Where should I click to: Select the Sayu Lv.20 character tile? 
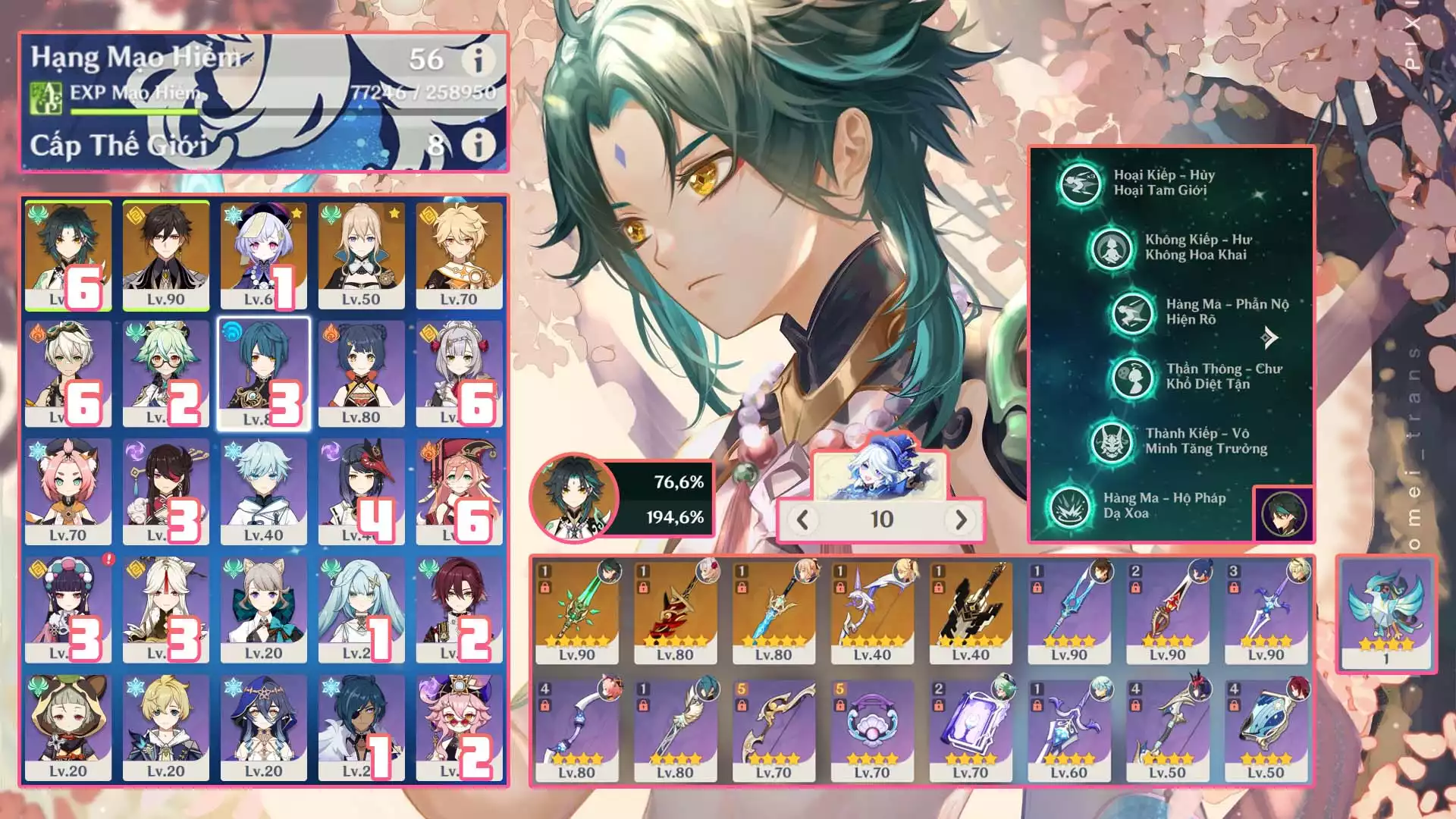coord(67,726)
